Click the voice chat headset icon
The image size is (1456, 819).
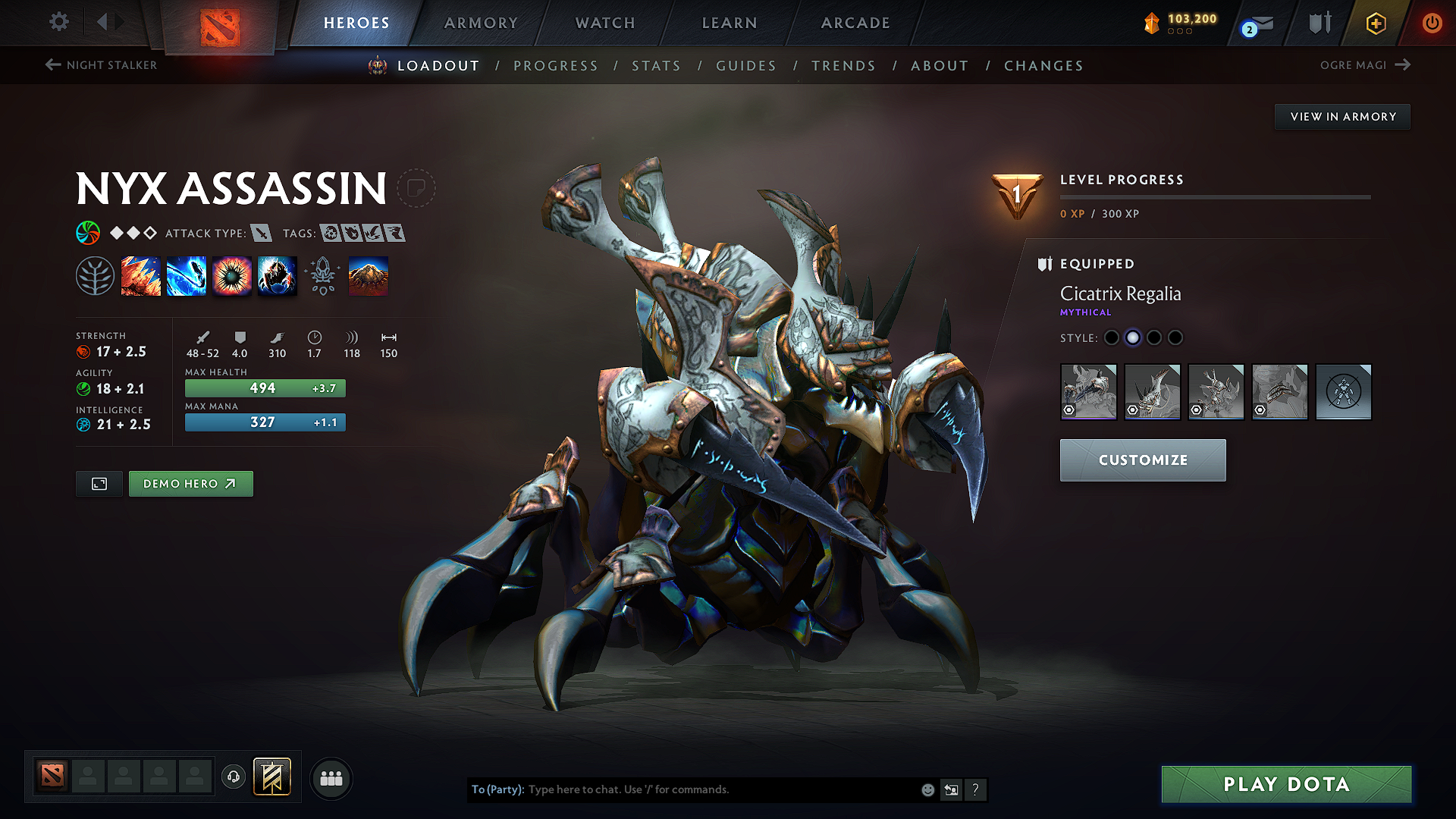[233, 777]
